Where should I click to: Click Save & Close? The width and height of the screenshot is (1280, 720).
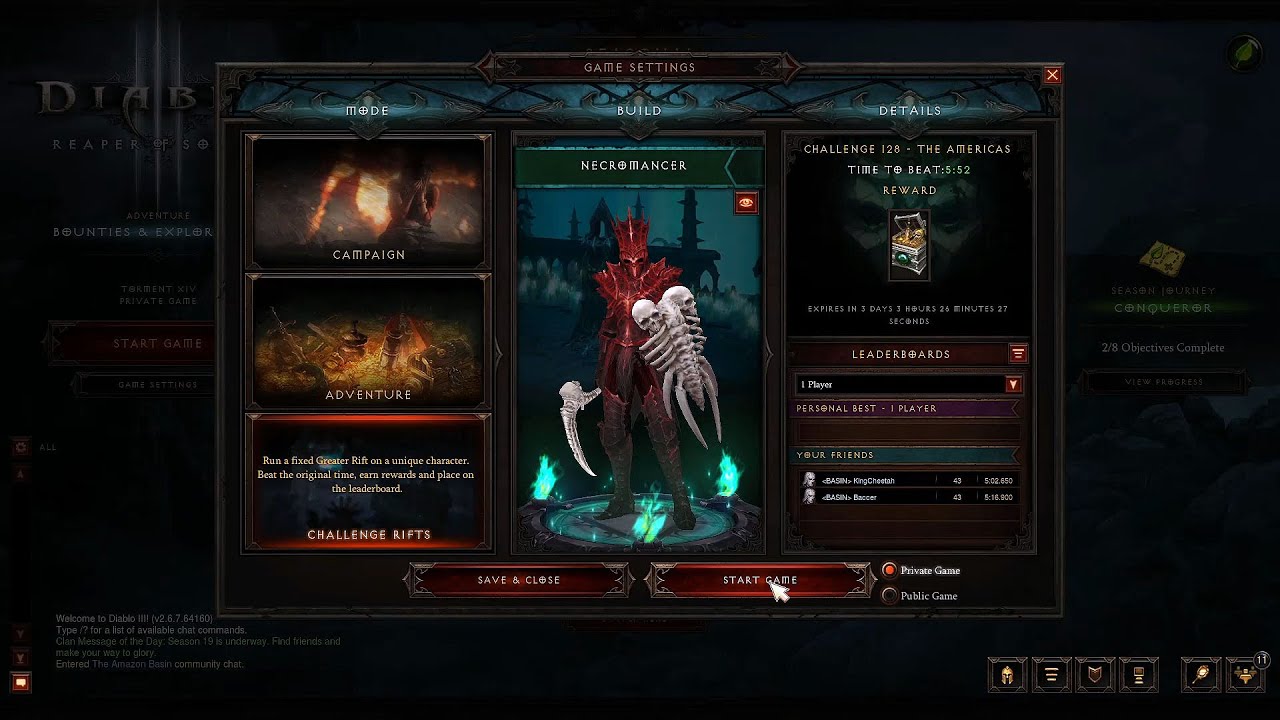(x=519, y=580)
